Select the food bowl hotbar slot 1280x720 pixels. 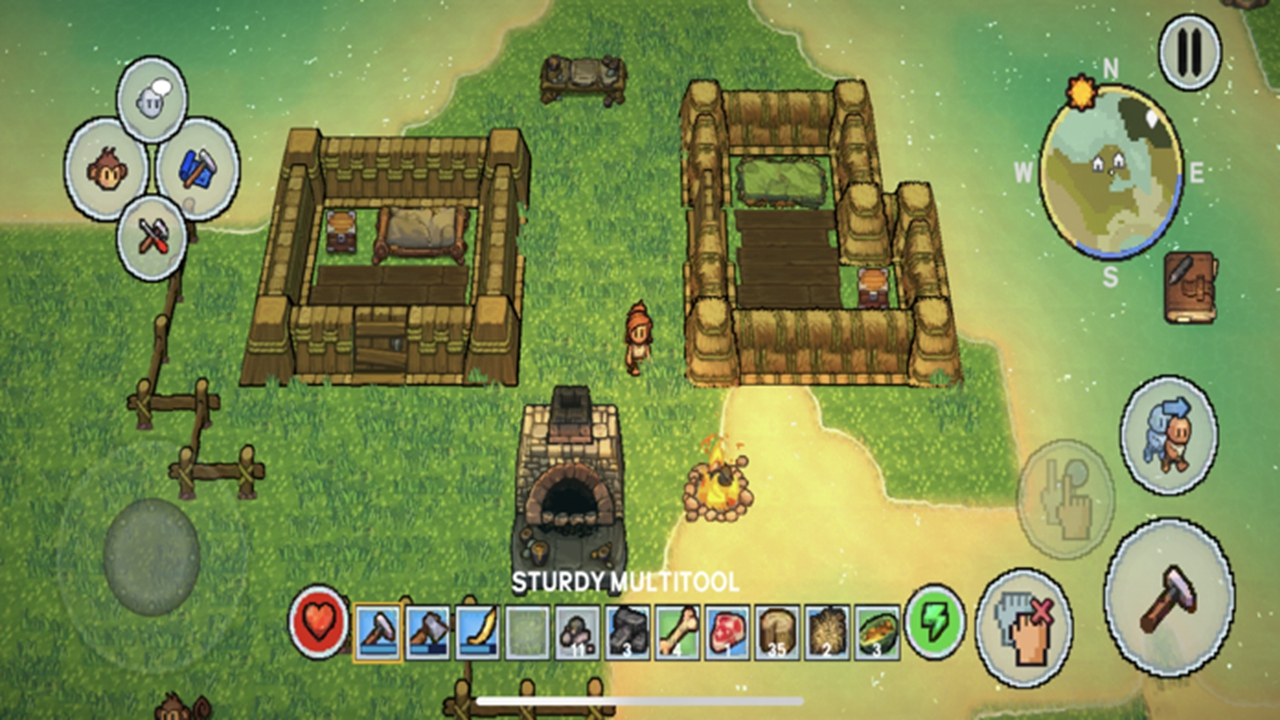(877, 632)
